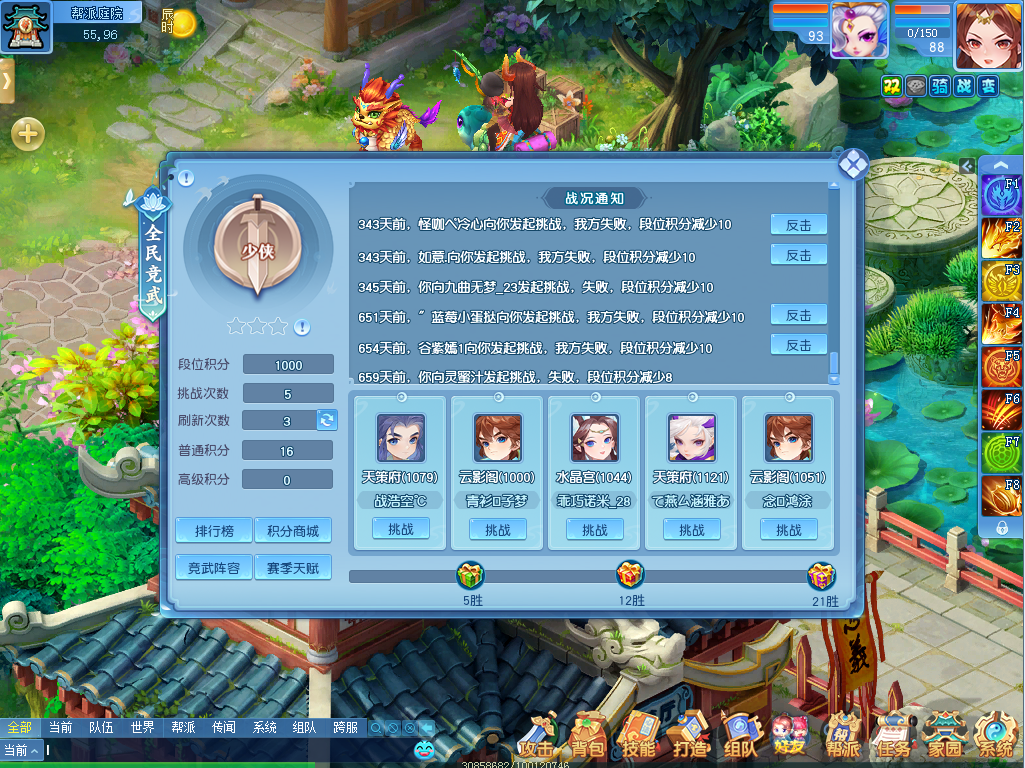Screen dimensions: 1025x768
Task: Claim the 12胜 gift box reward
Action: pos(630,576)
